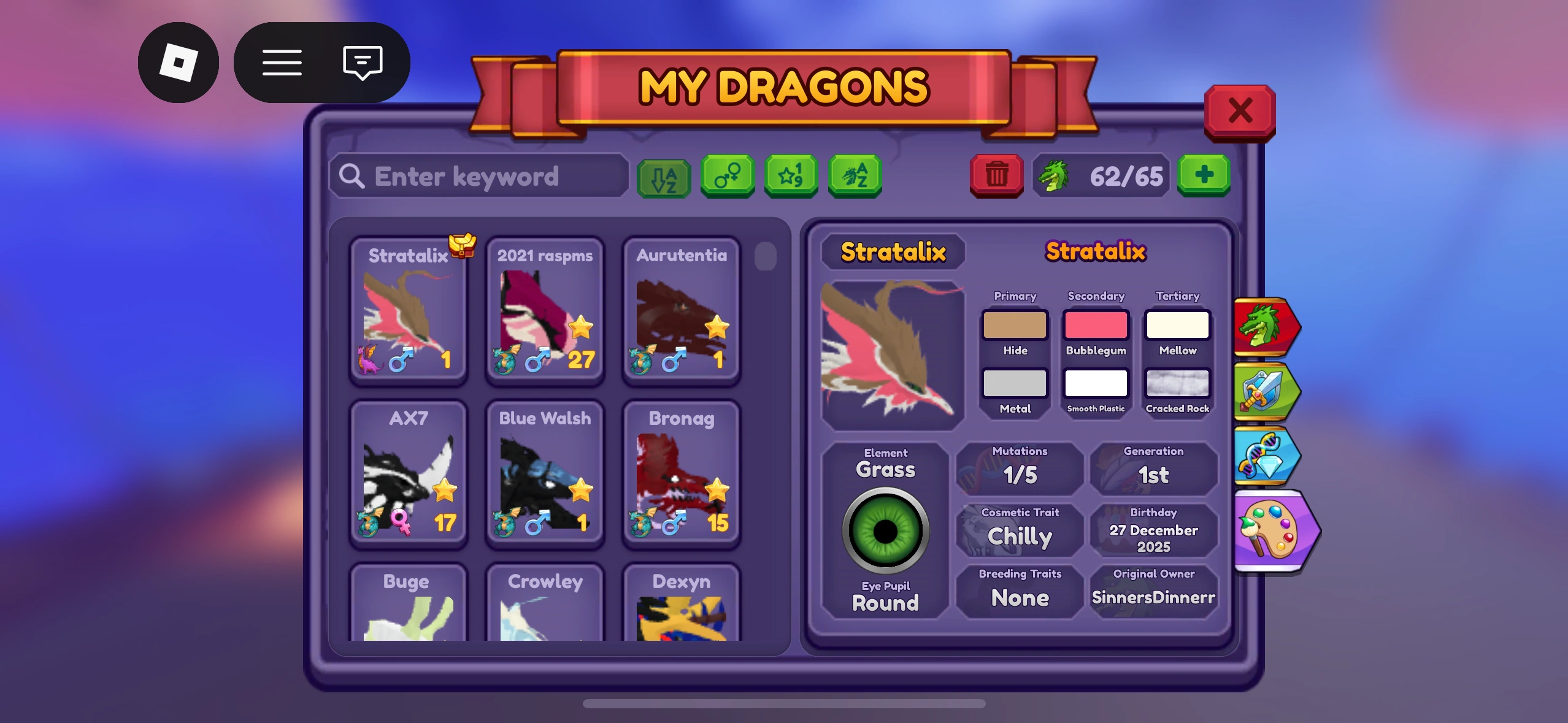Viewport: 1568px width, 723px height.
Task: Select the Bubblegum secondary color swatch
Action: (1096, 326)
